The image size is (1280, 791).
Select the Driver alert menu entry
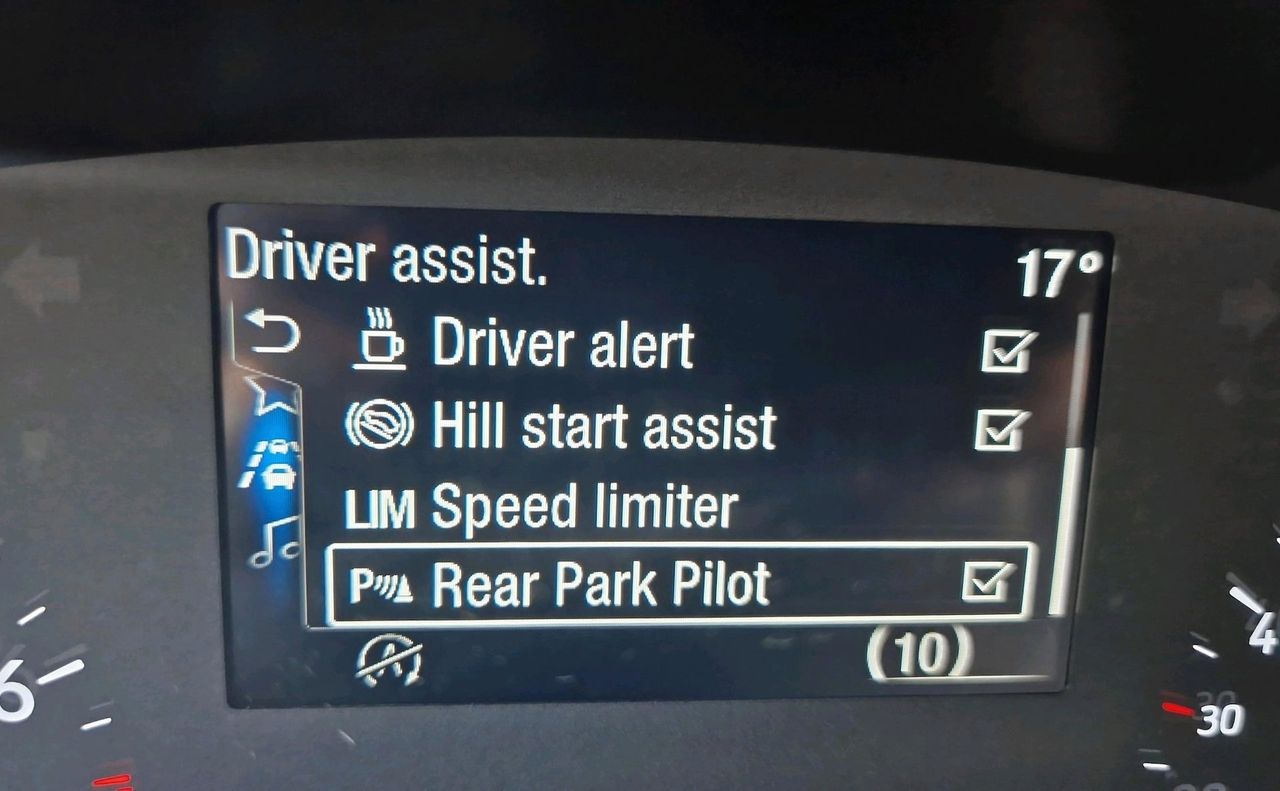click(562, 345)
